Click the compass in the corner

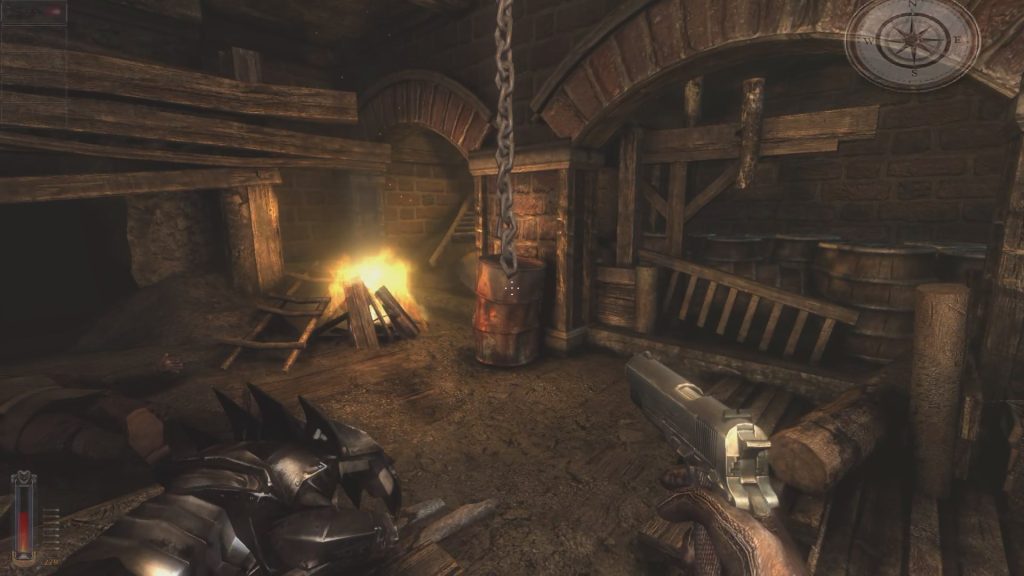pyautogui.click(x=911, y=42)
